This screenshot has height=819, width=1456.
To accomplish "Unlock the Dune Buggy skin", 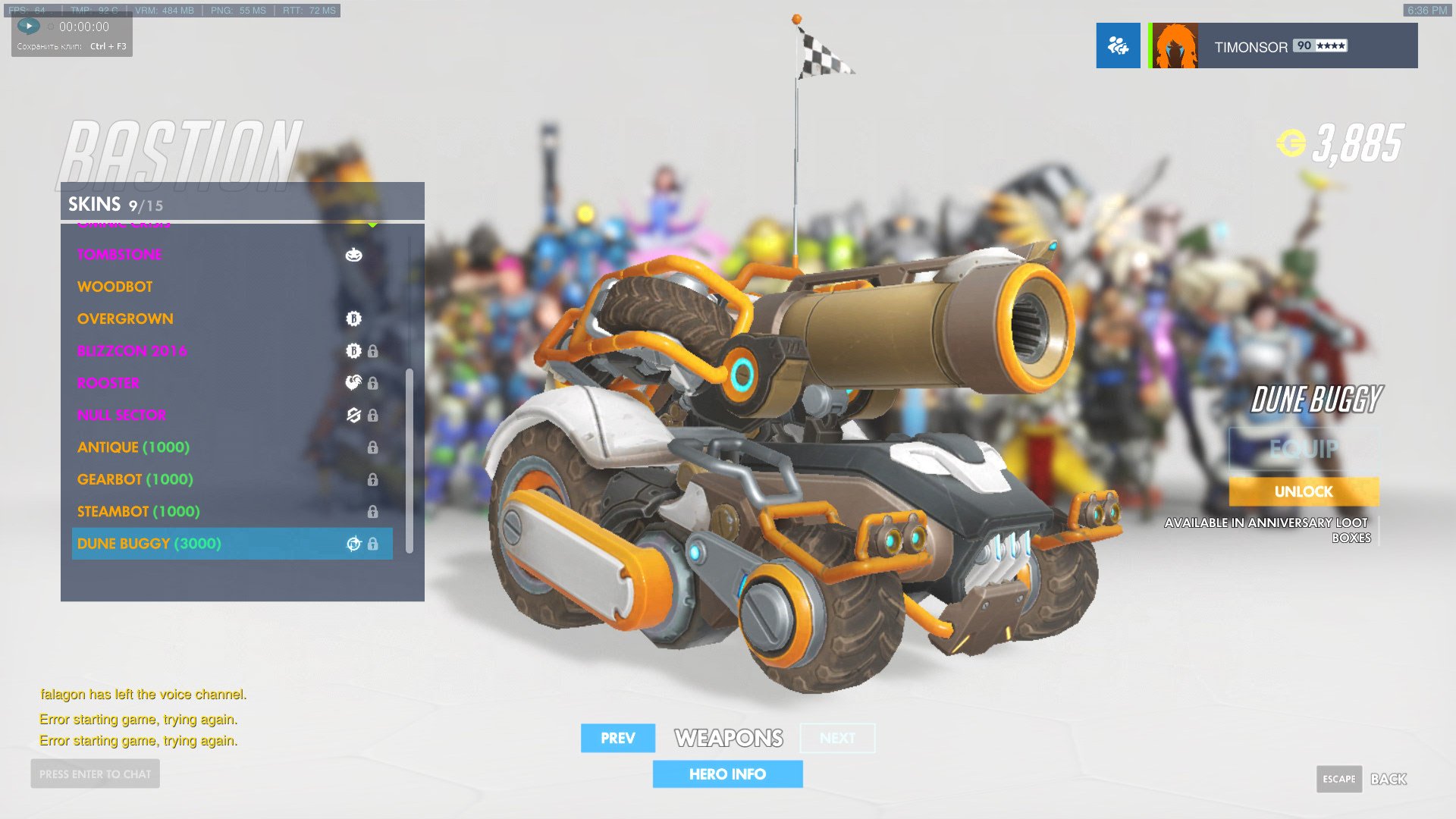I will [x=1304, y=491].
